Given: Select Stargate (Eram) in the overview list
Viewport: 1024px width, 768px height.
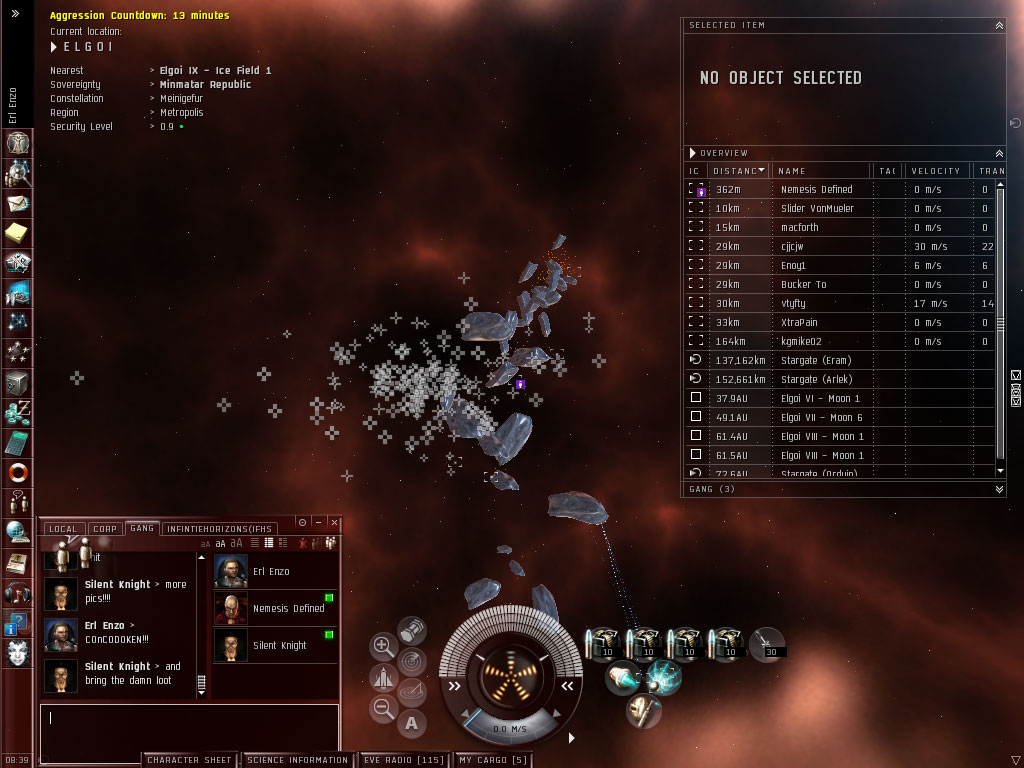Looking at the screenshot, I should (815, 361).
